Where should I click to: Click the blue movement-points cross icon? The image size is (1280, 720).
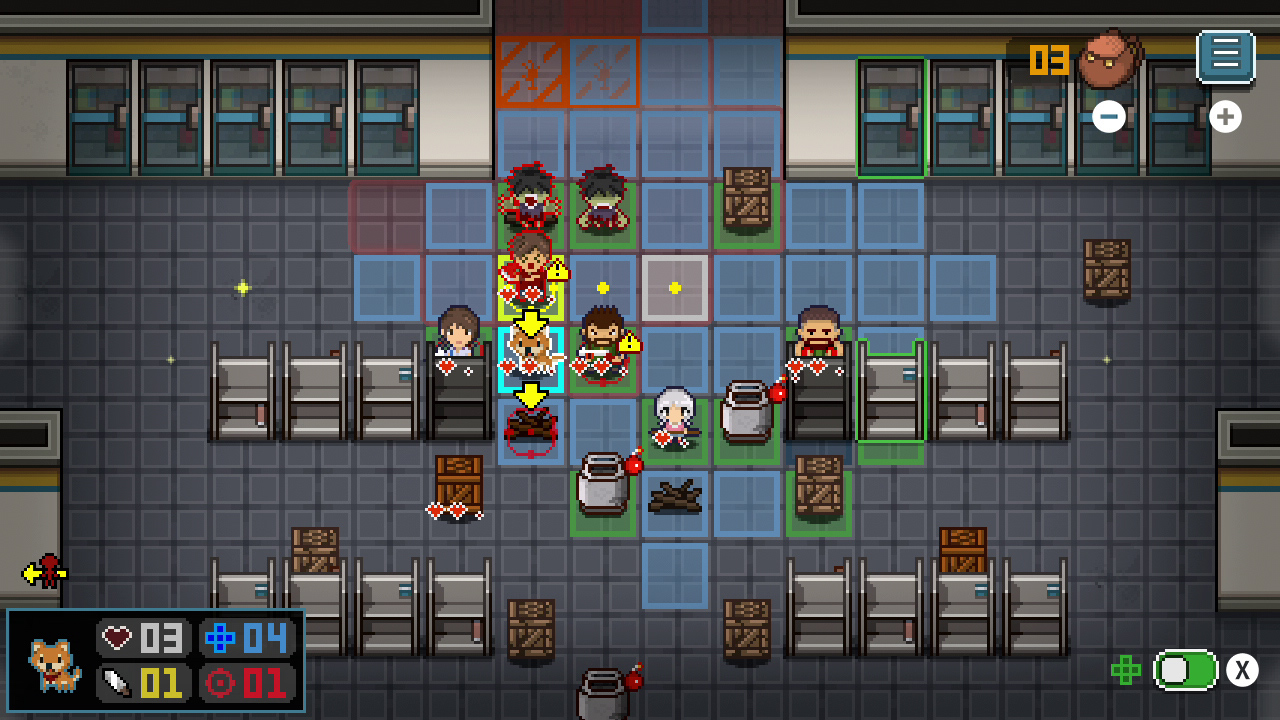[221, 638]
